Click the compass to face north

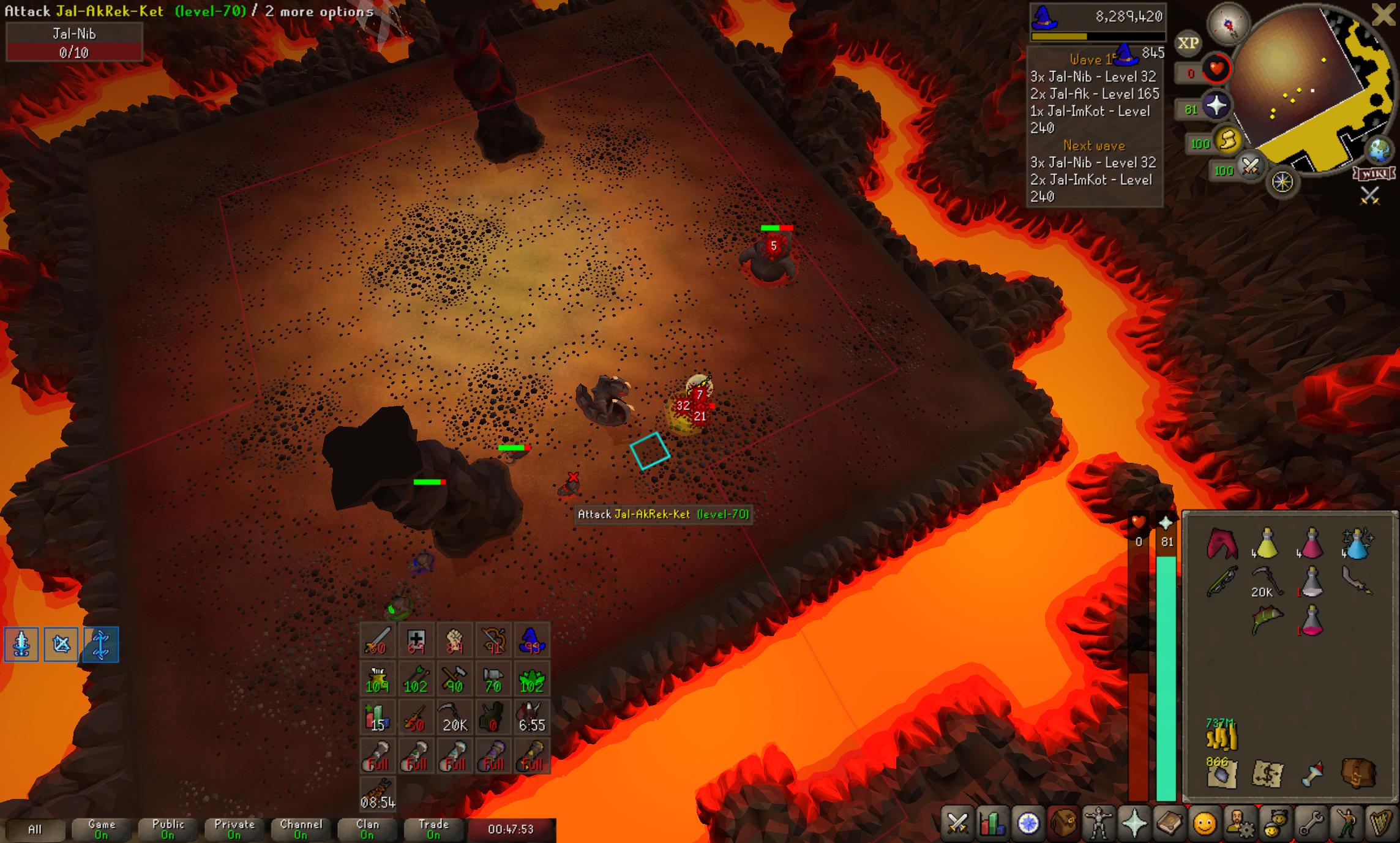[1227, 24]
